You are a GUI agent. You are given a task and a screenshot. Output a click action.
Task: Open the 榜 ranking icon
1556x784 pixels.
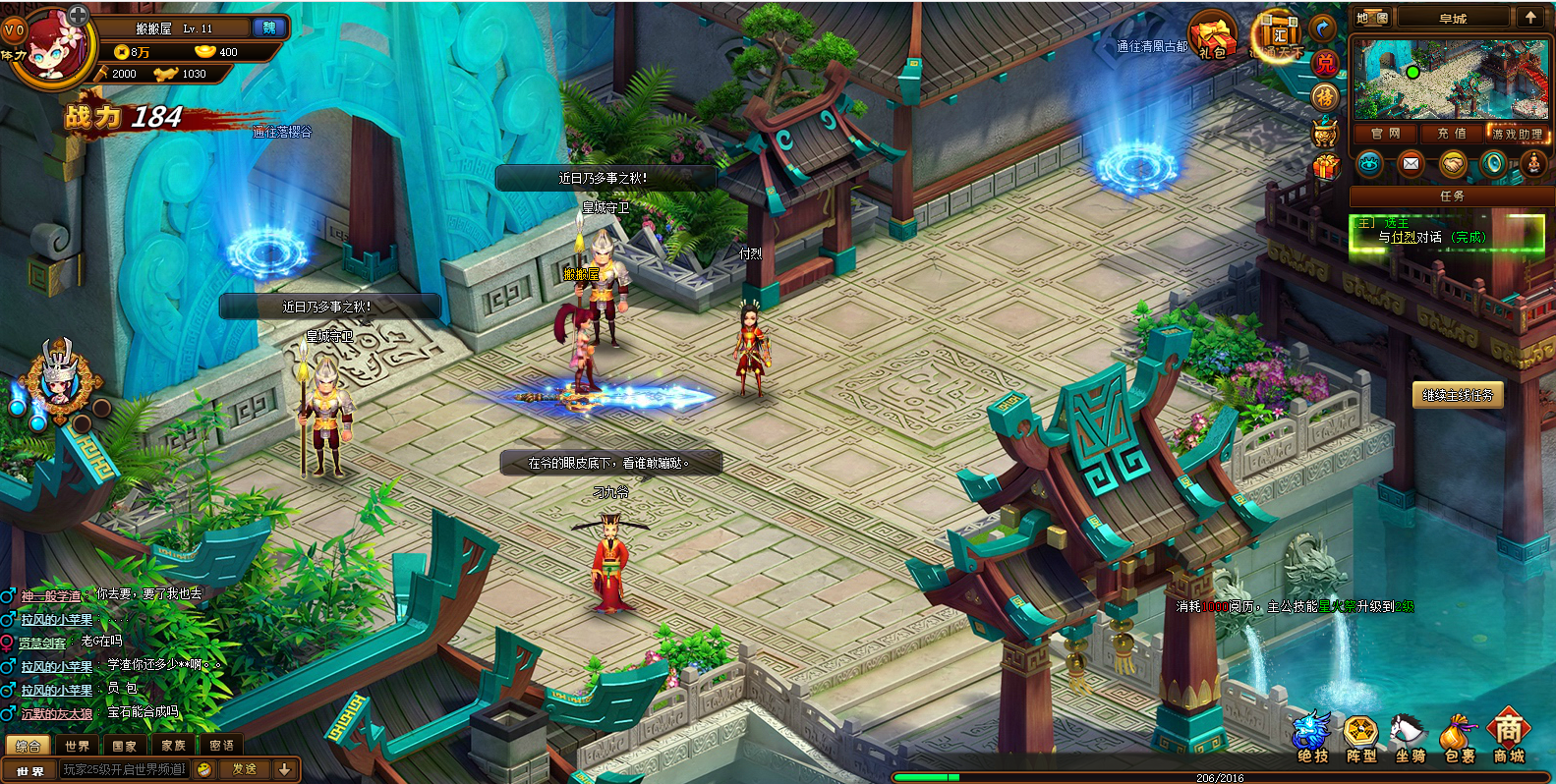point(1325,96)
